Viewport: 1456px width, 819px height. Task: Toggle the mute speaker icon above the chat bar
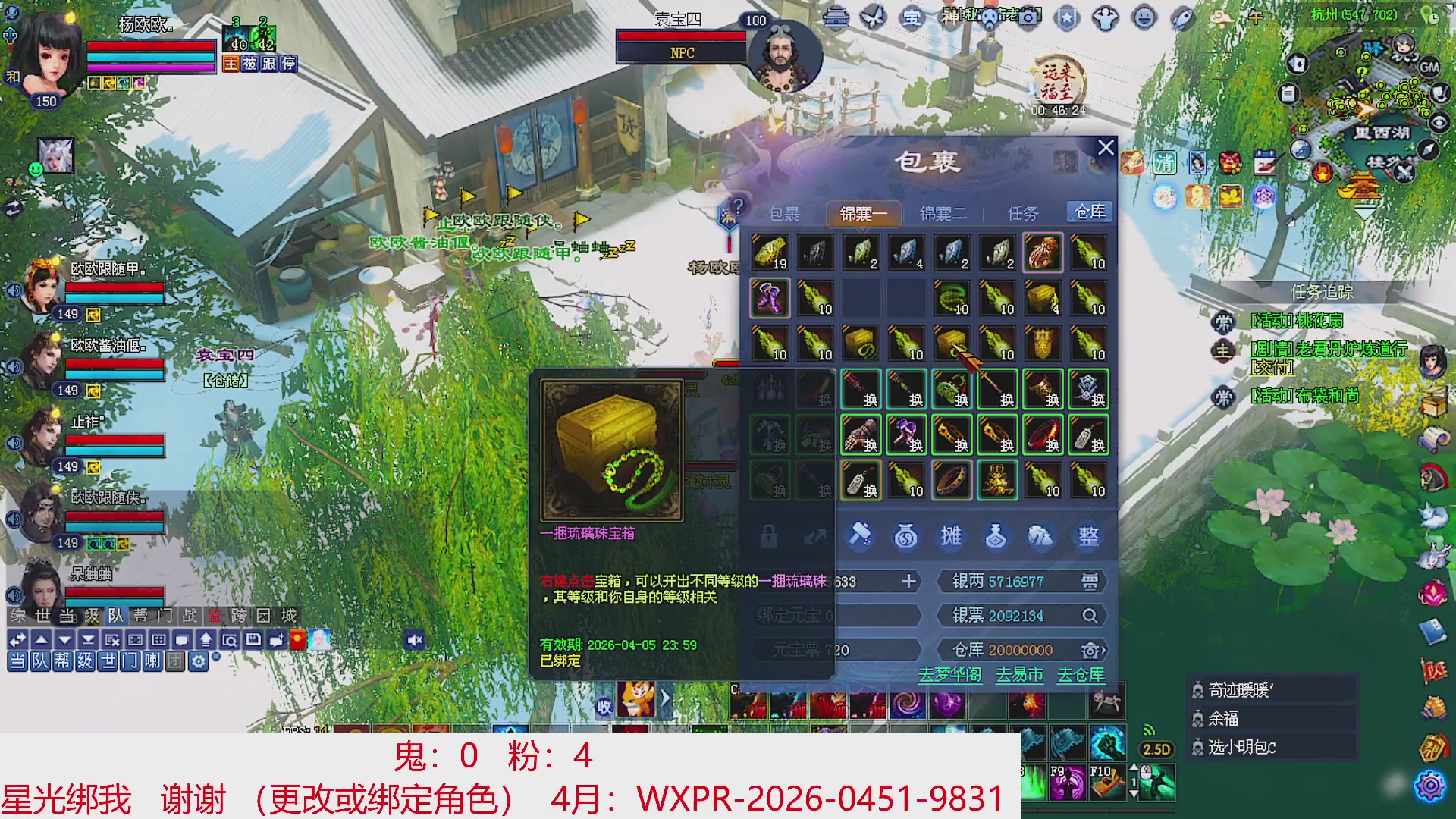416,639
